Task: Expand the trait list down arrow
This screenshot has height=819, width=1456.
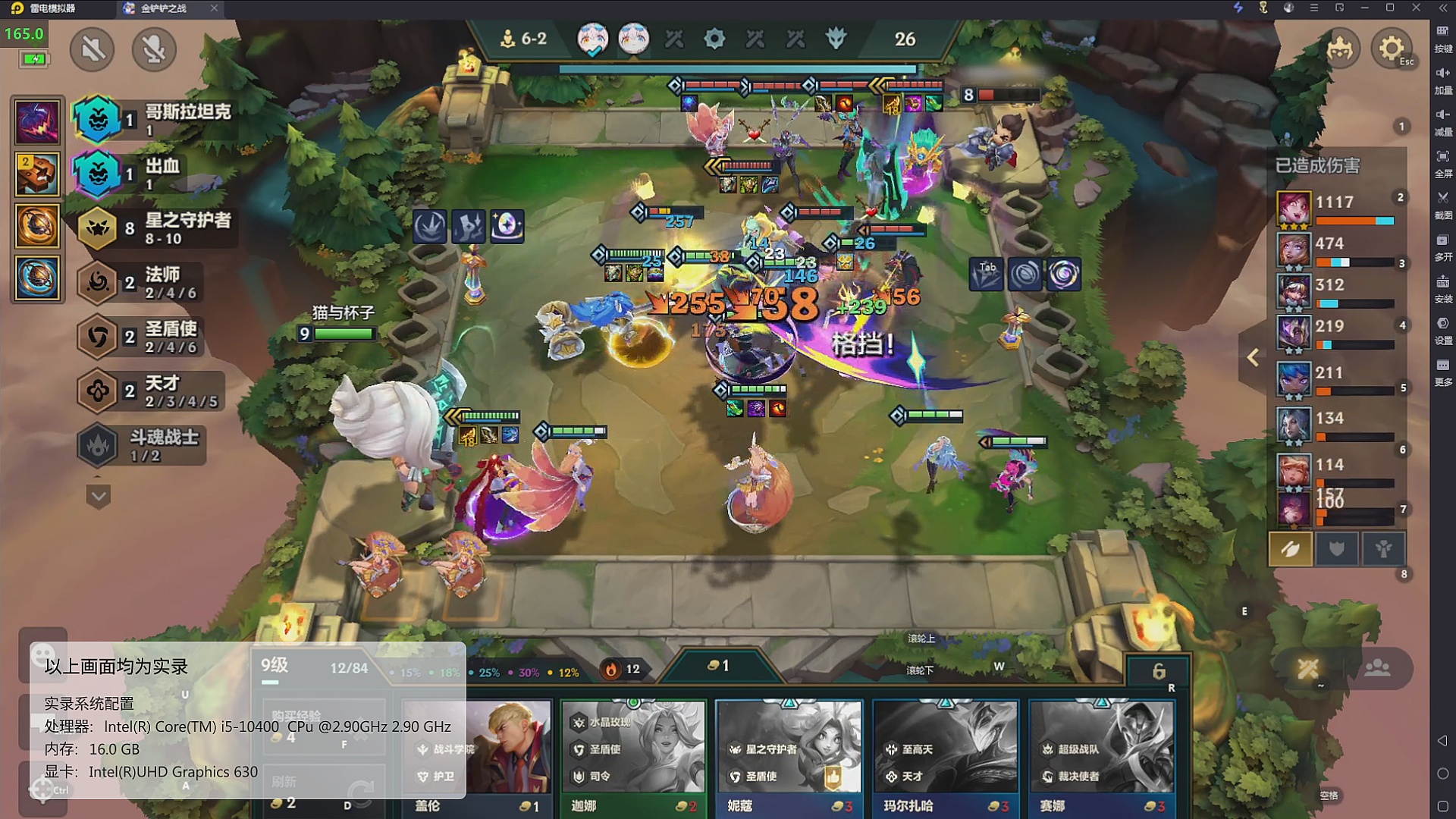Action: tap(99, 497)
